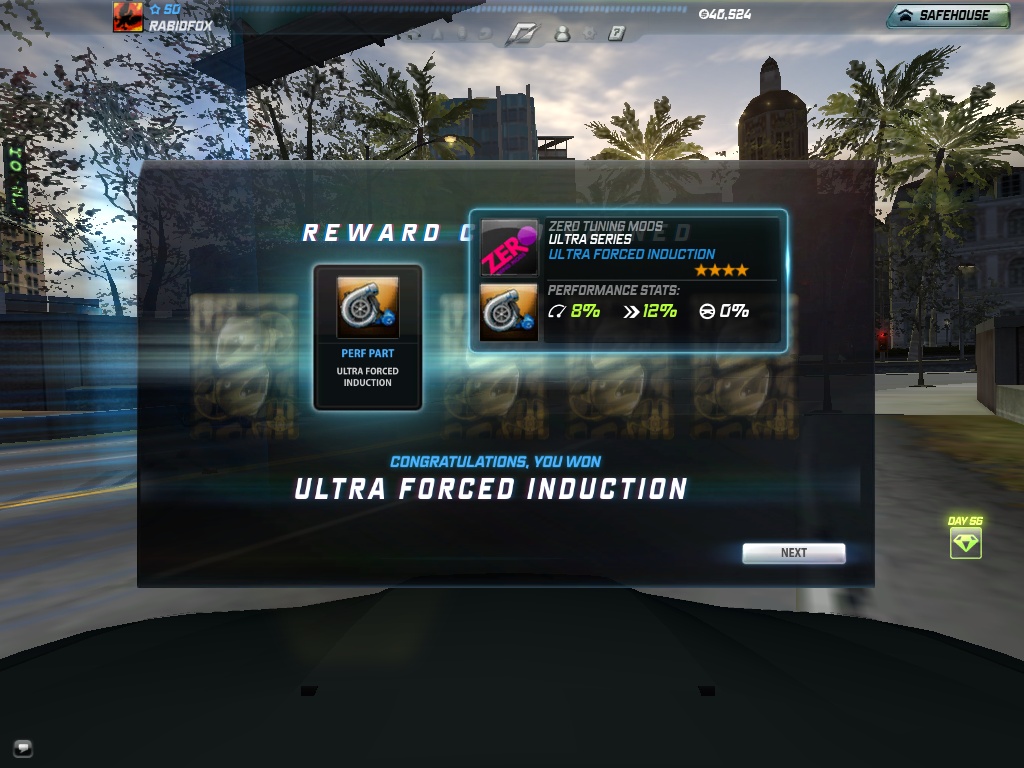Click the Next button on the reward panel
The height and width of the screenshot is (768, 1024).
click(x=793, y=553)
